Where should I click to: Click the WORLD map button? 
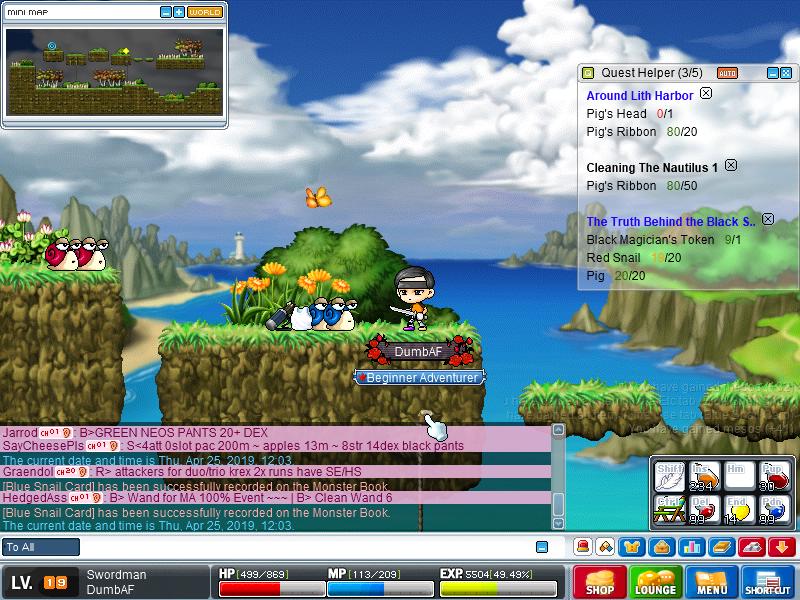tap(204, 12)
